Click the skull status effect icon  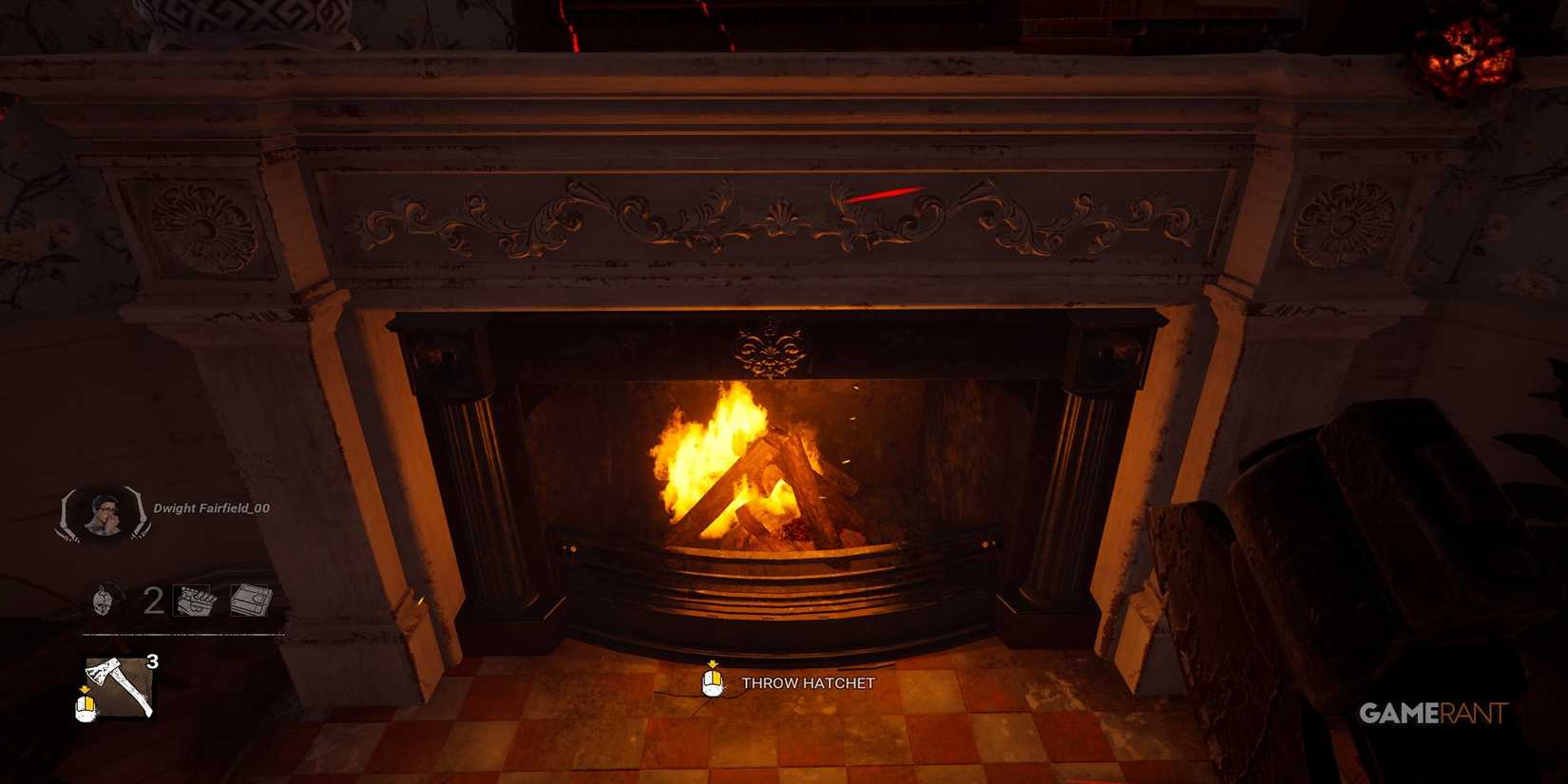pyautogui.click(x=101, y=601)
